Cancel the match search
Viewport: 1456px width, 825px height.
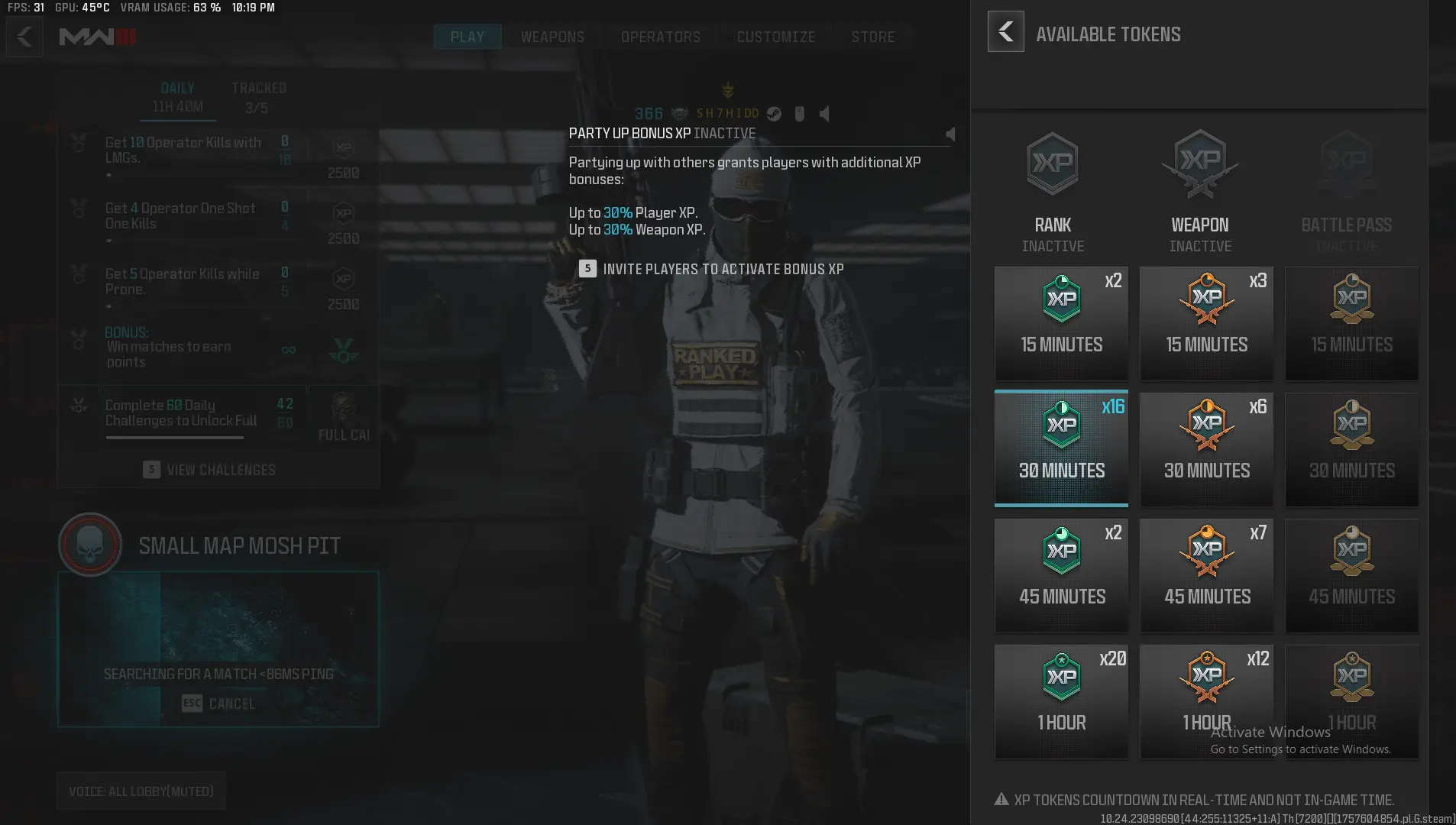point(218,703)
